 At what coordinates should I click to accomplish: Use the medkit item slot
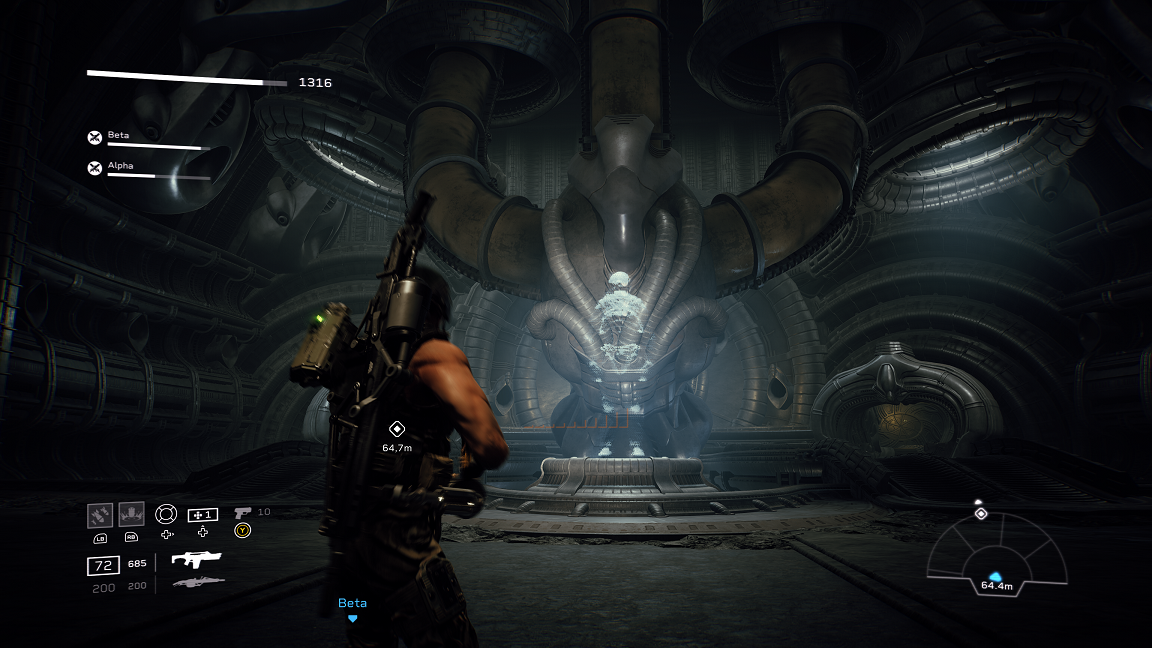coord(203,514)
